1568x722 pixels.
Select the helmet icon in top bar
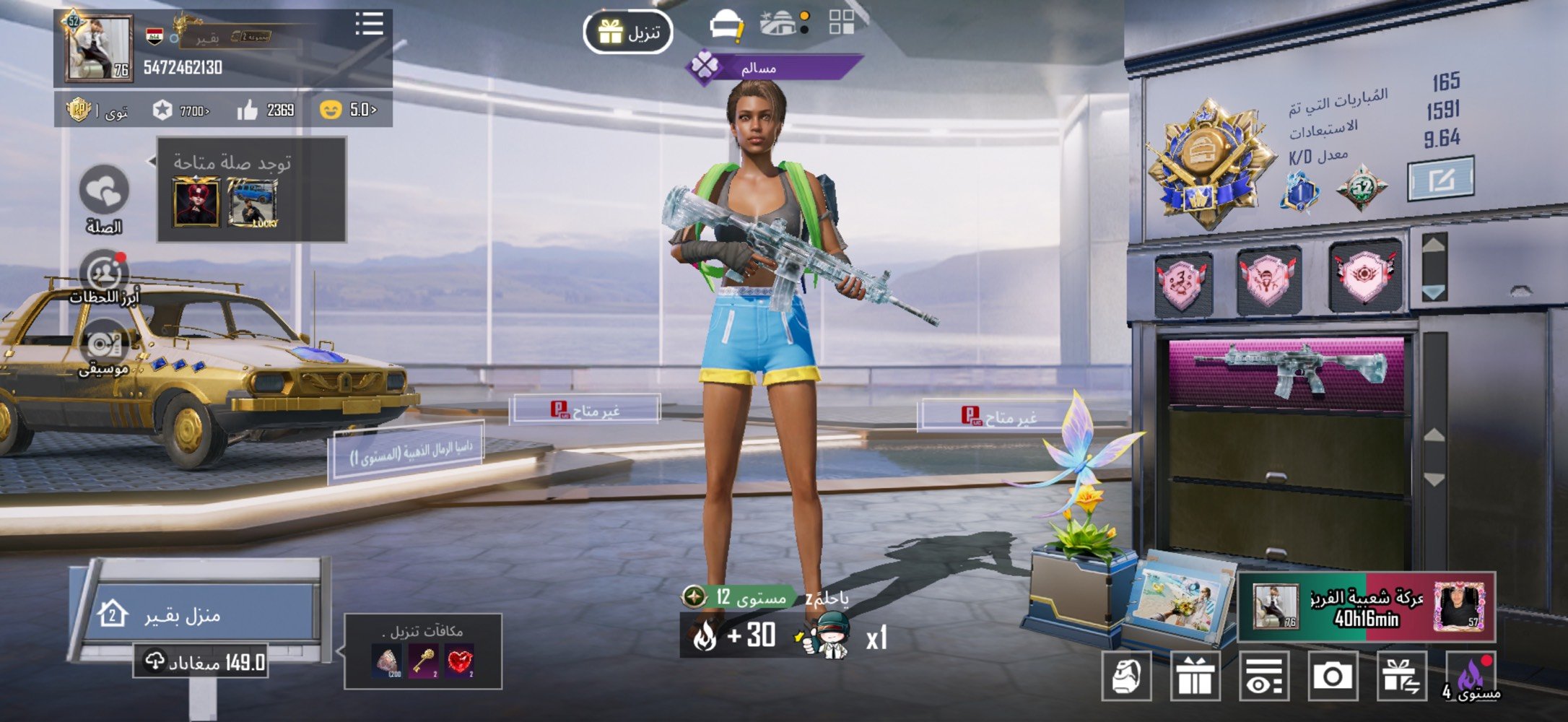click(x=726, y=25)
